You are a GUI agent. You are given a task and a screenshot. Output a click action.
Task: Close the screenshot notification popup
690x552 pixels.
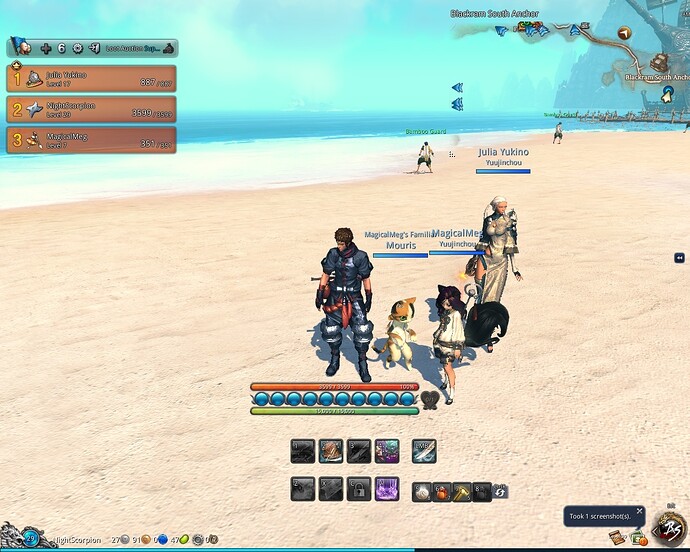pos(641,510)
